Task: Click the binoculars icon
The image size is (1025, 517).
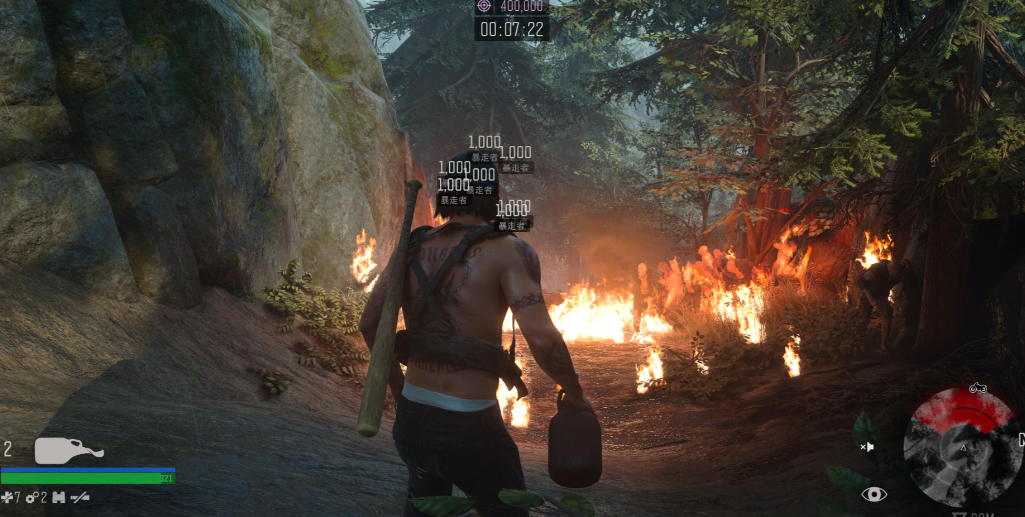Action: tap(58, 497)
